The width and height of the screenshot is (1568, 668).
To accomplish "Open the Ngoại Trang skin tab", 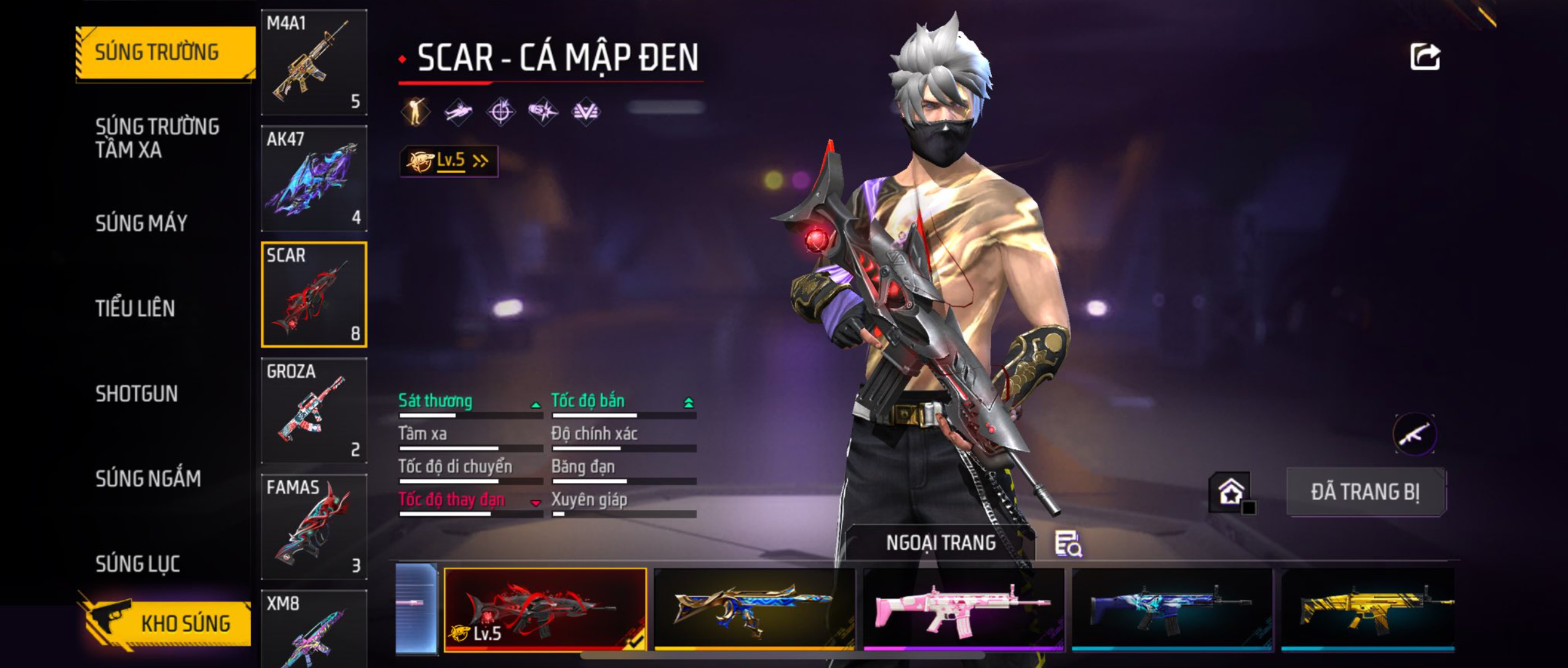I will (940, 543).
